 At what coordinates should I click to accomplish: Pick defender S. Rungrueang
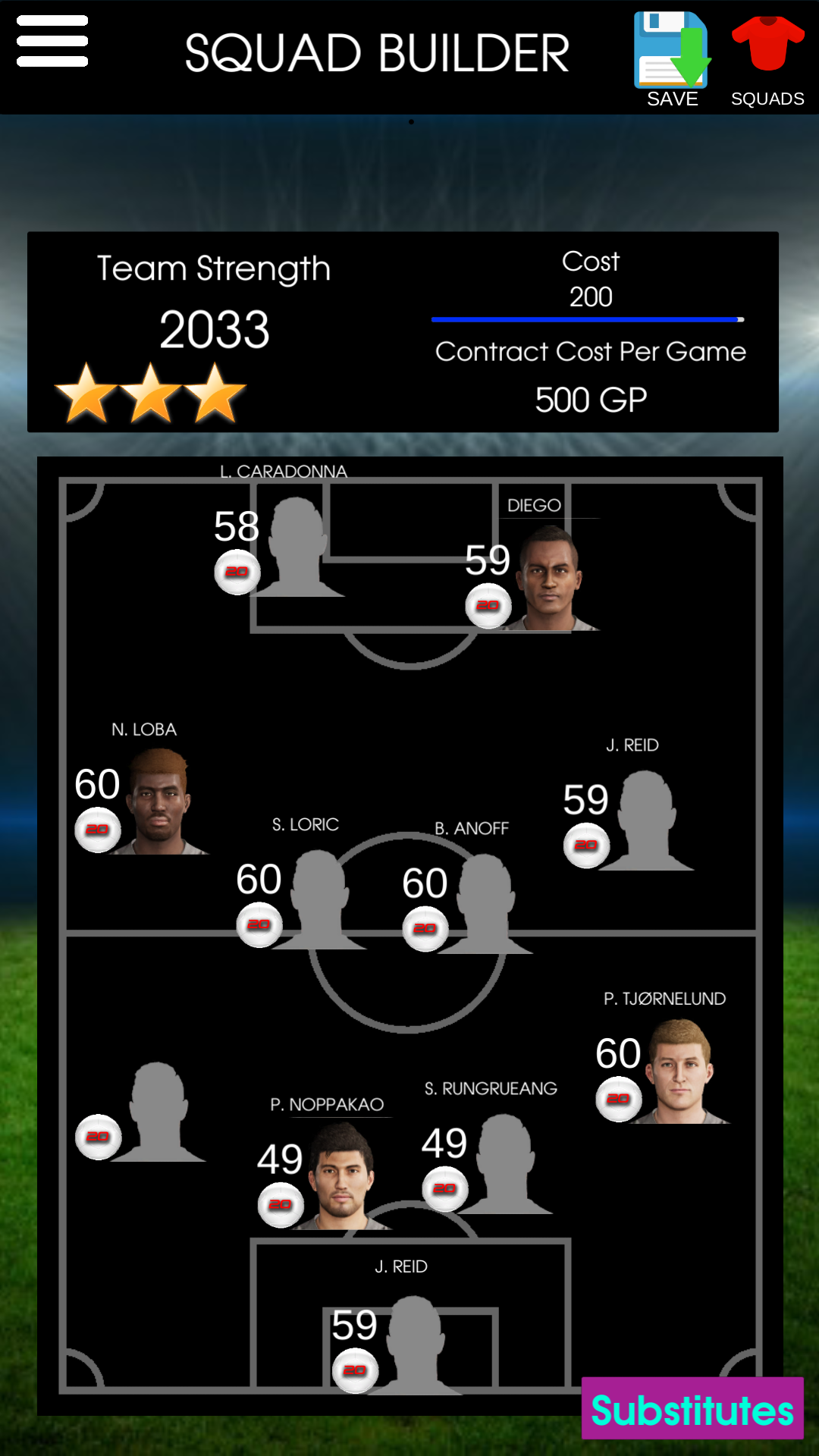(x=505, y=1164)
